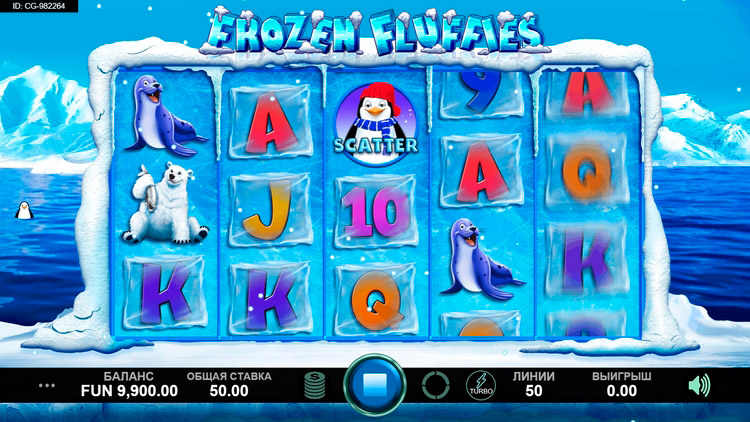Image resolution: width=750 pixels, height=422 pixels.
Task: Open the total bet setting showing 50.00
Action: [228, 385]
